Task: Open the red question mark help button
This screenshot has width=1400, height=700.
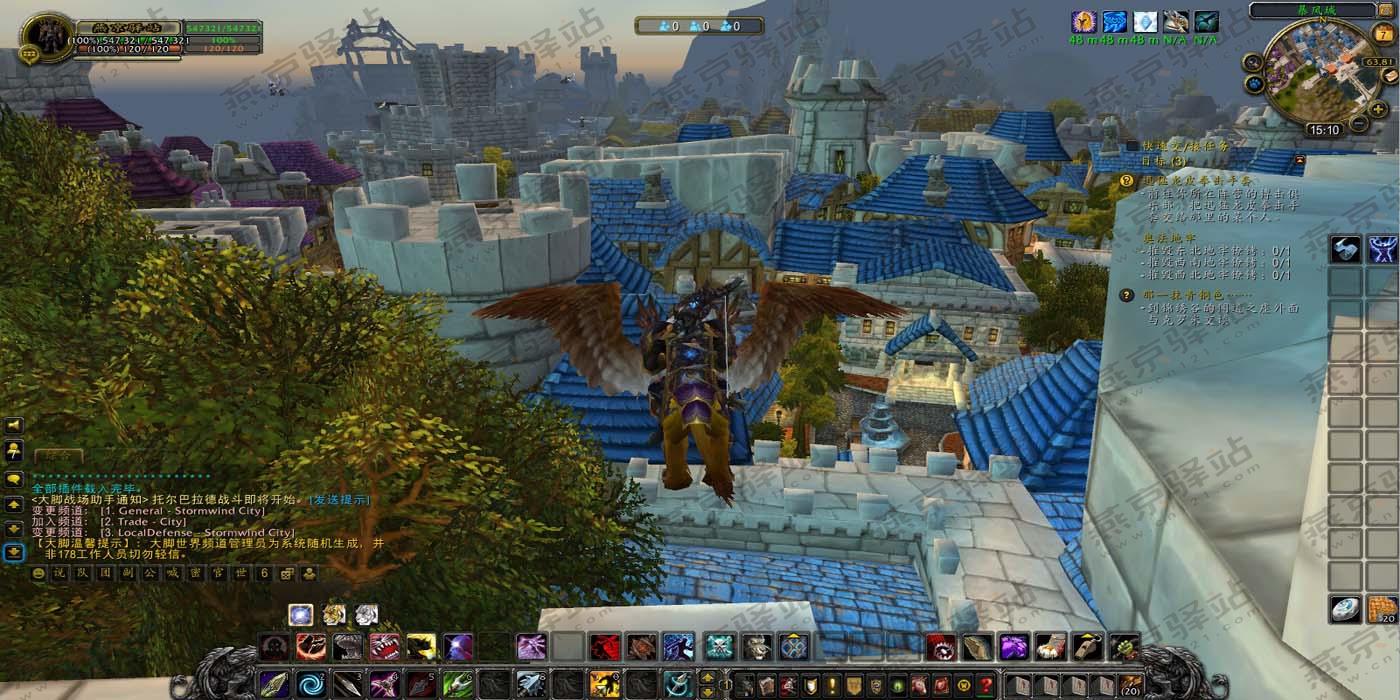Action: click(x=985, y=686)
